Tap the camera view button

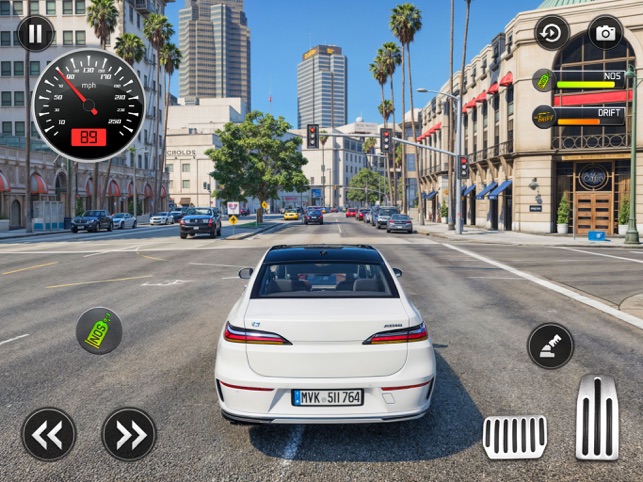coord(605,32)
